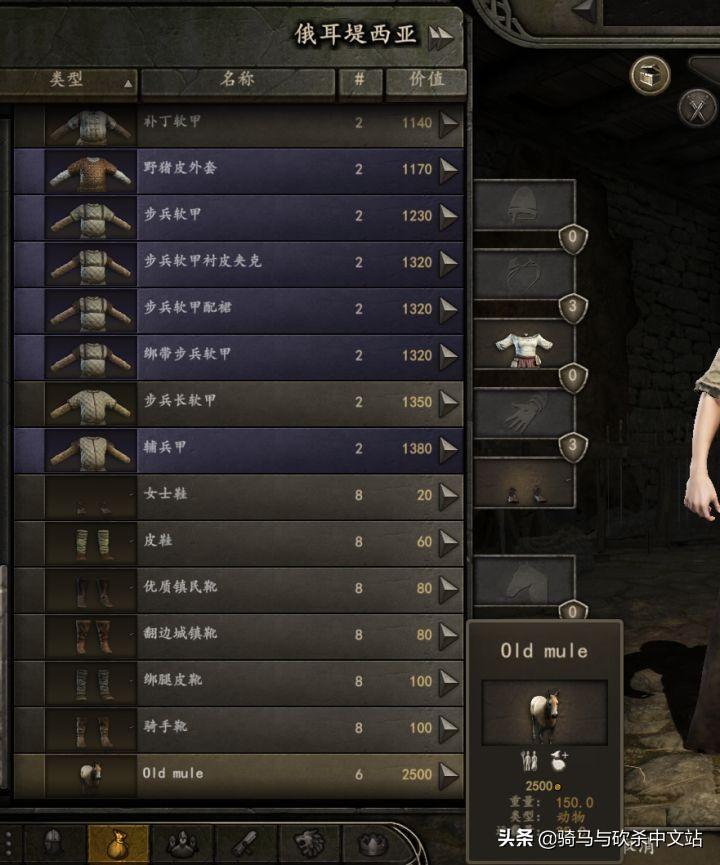This screenshot has width=720, height=865.
Task: Select the empty helmet equipment slot
Action: 524,204
